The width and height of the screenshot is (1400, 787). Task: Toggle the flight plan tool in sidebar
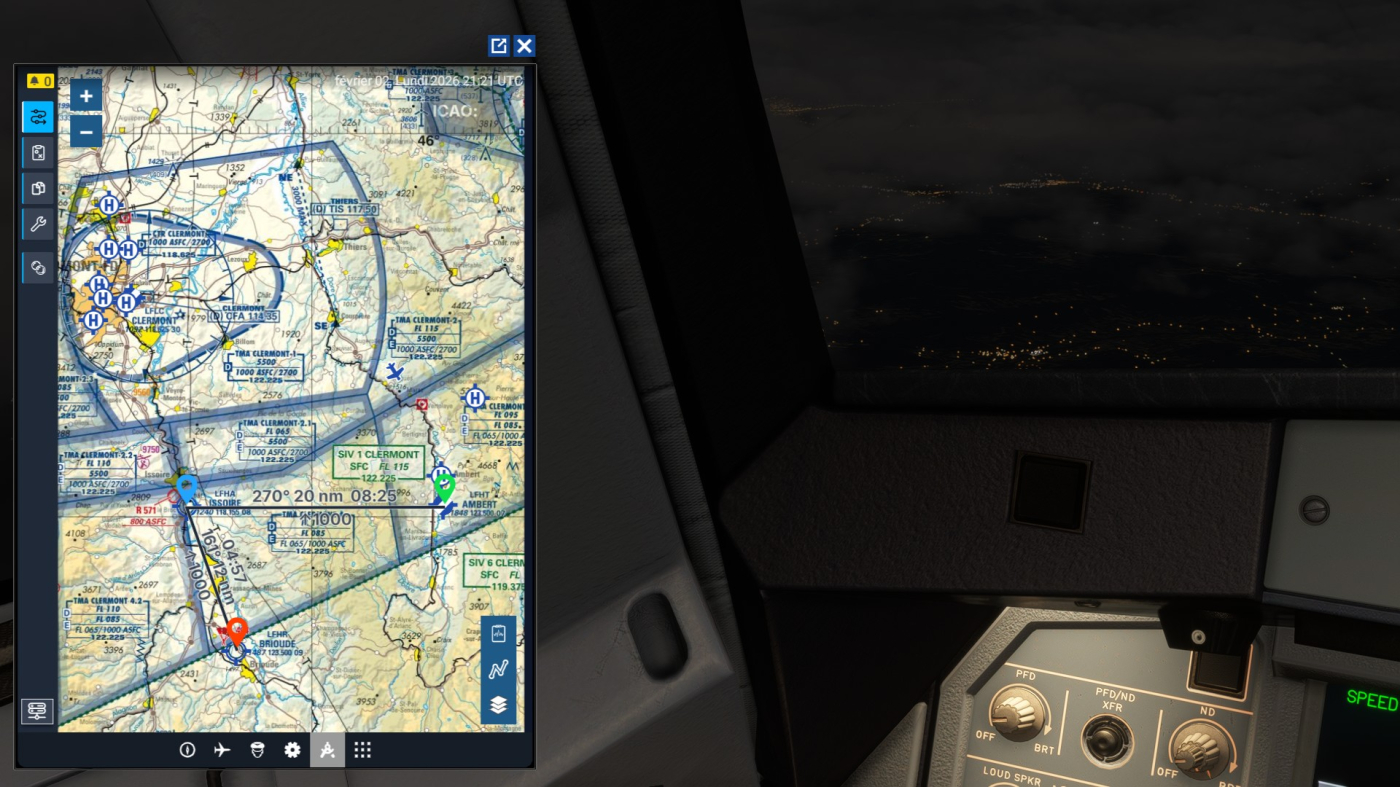38,116
